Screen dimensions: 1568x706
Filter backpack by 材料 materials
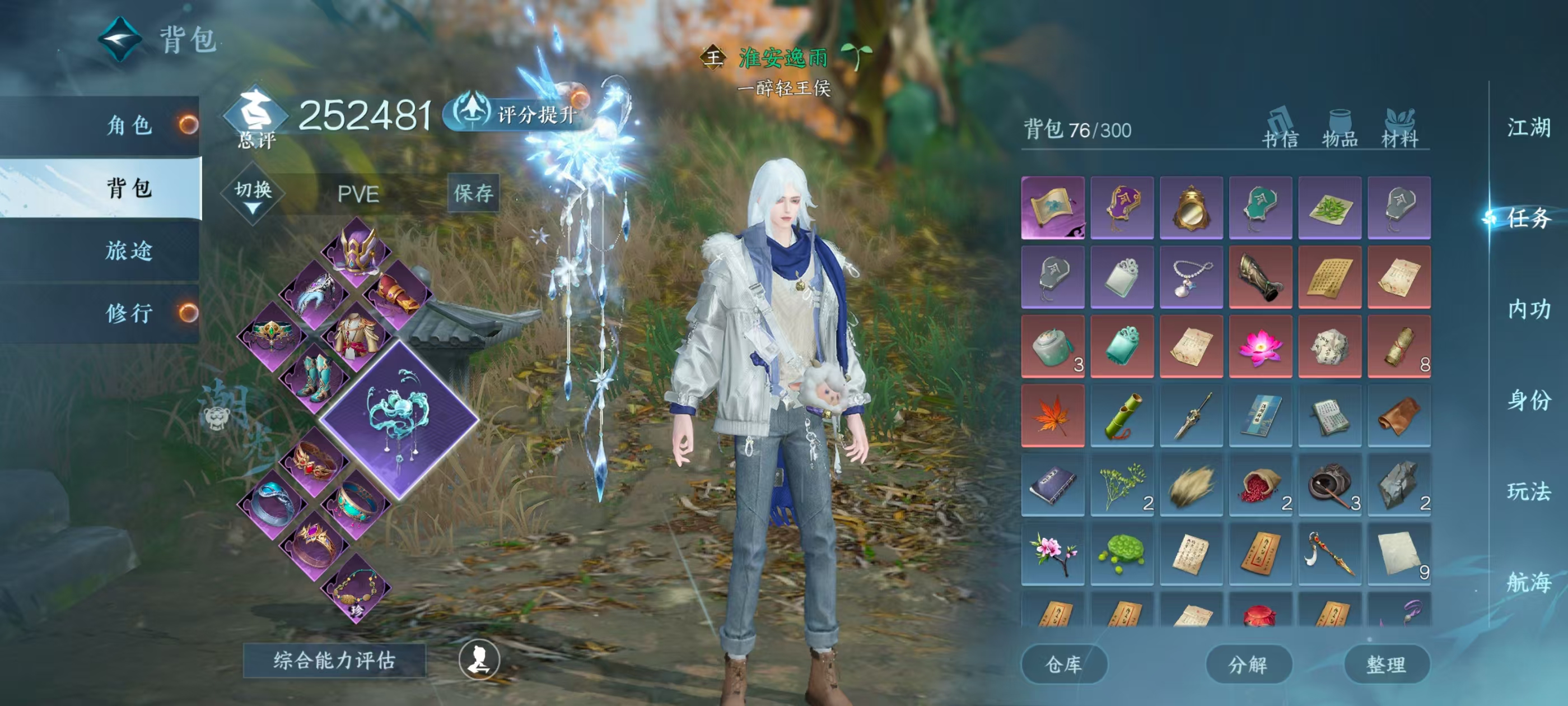pyautogui.click(x=1399, y=130)
